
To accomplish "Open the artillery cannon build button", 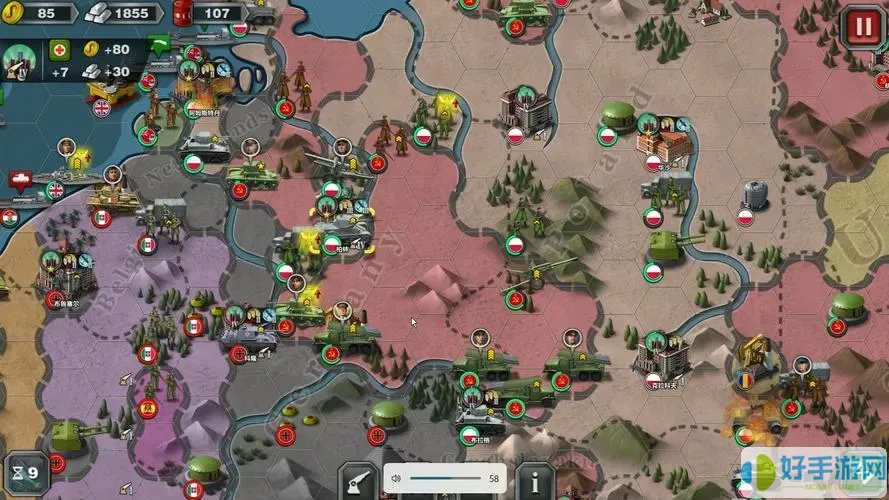I will pos(357,481).
